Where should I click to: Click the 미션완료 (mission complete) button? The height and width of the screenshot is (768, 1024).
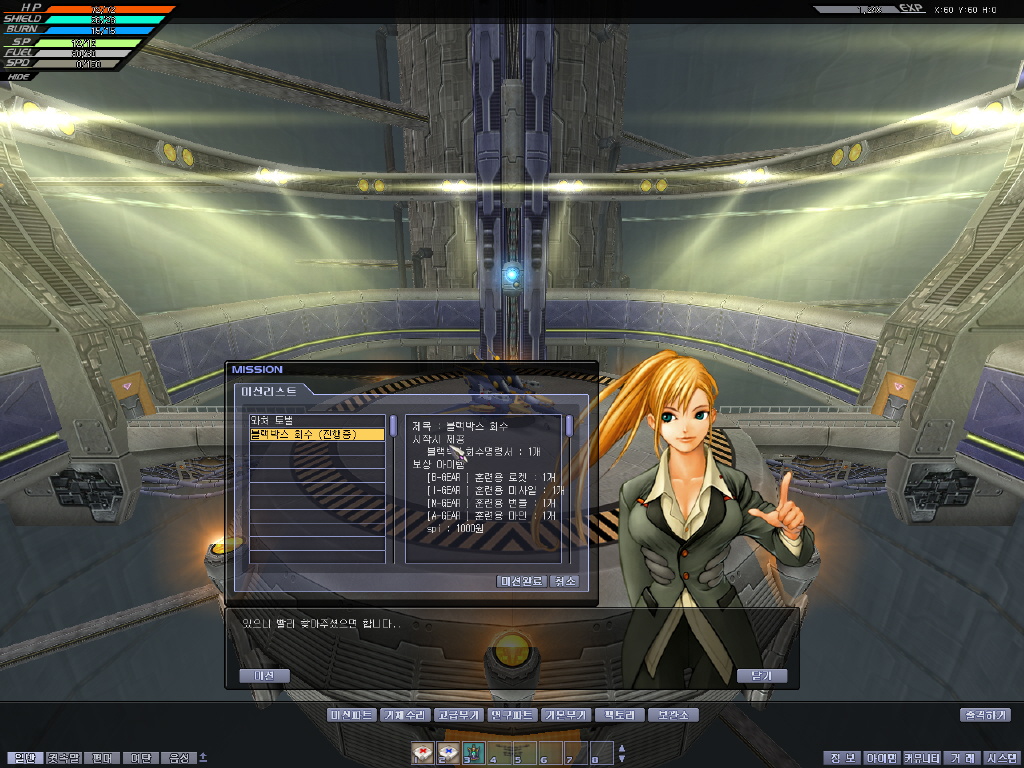click(521, 581)
